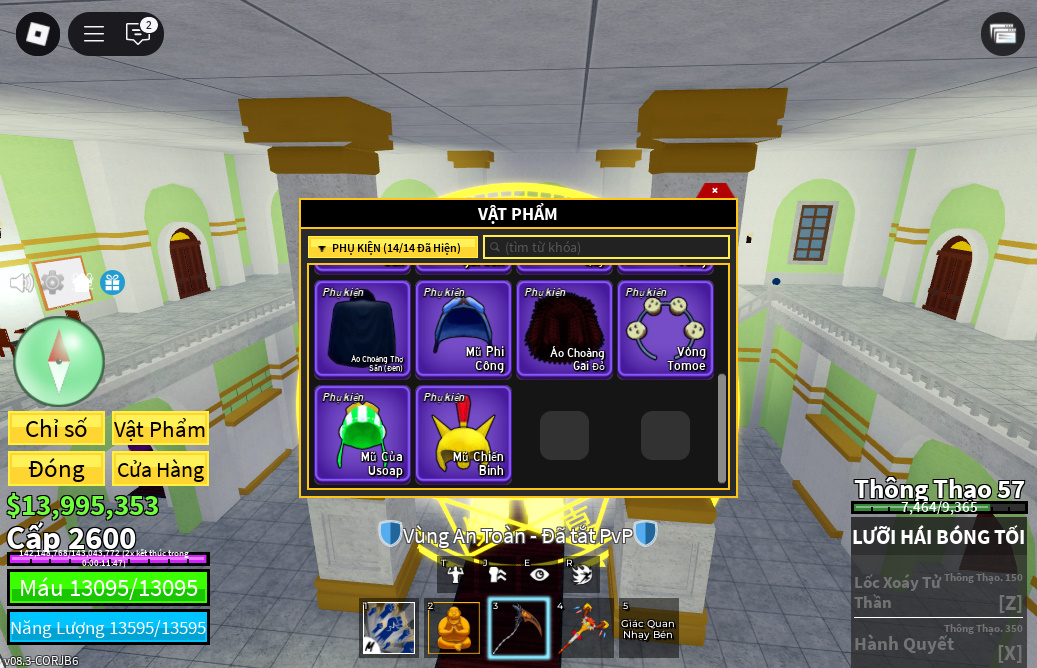Click the green compass
1037x668 pixels.
tap(59, 361)
